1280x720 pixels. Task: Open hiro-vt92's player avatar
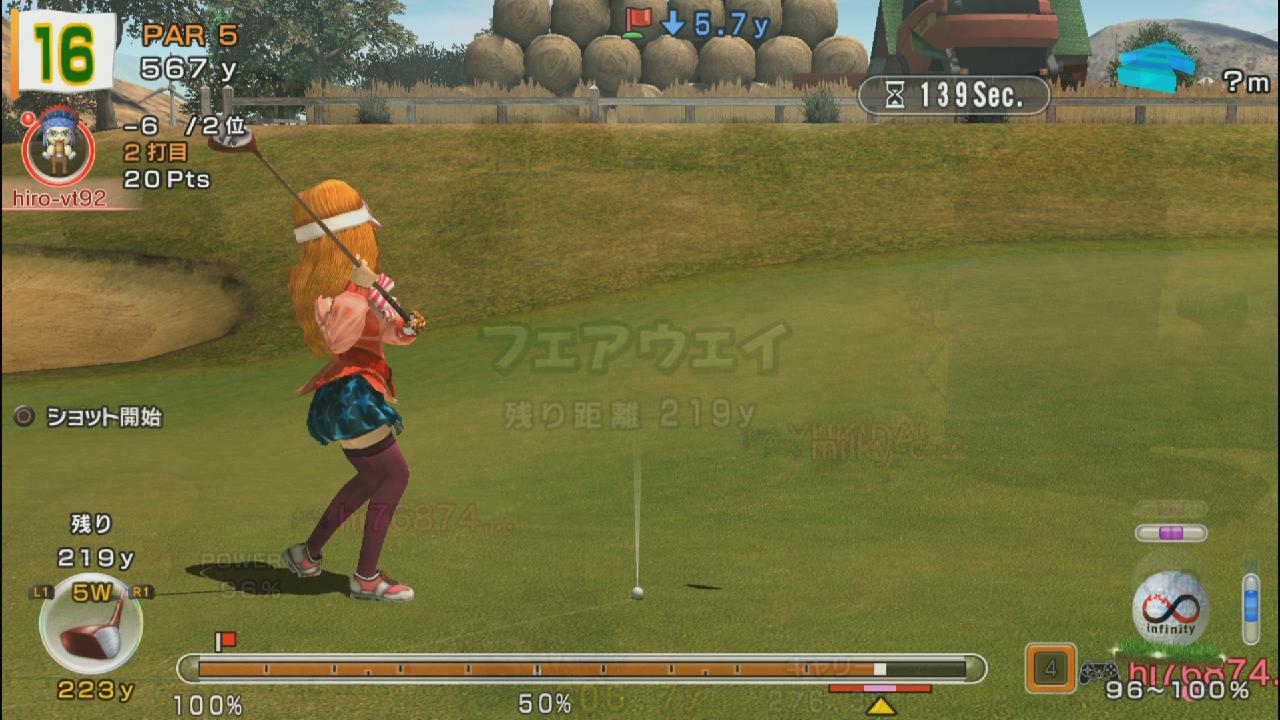click(x=58, y=146)
